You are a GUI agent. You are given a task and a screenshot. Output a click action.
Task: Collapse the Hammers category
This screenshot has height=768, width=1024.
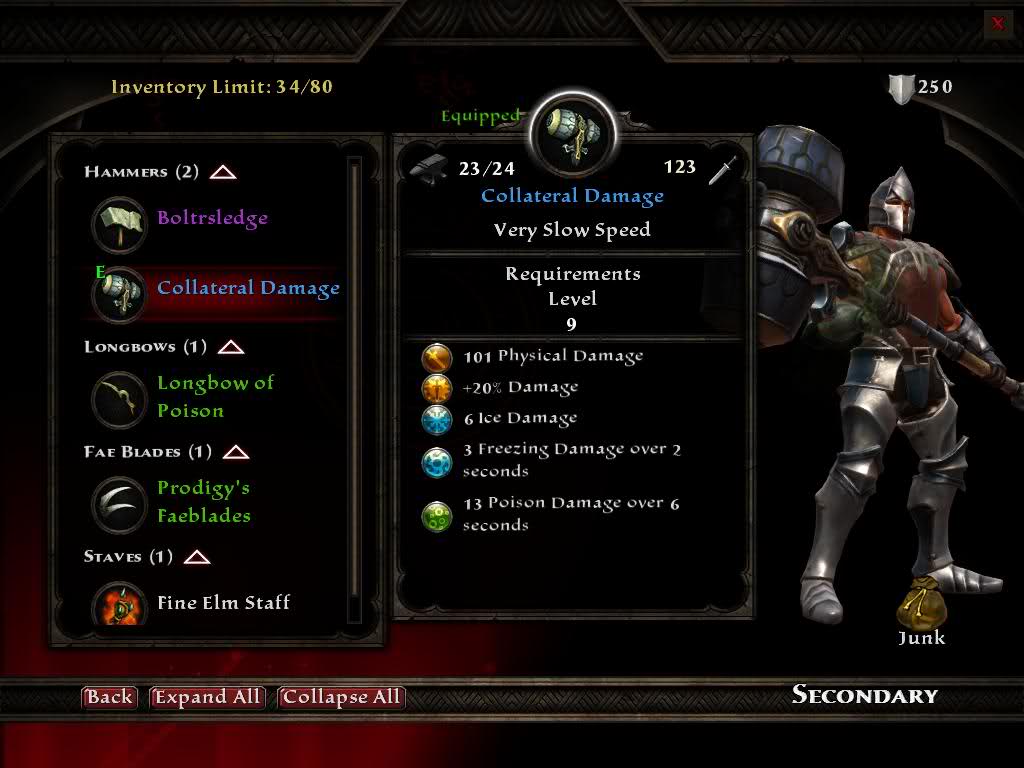point(223,172)
